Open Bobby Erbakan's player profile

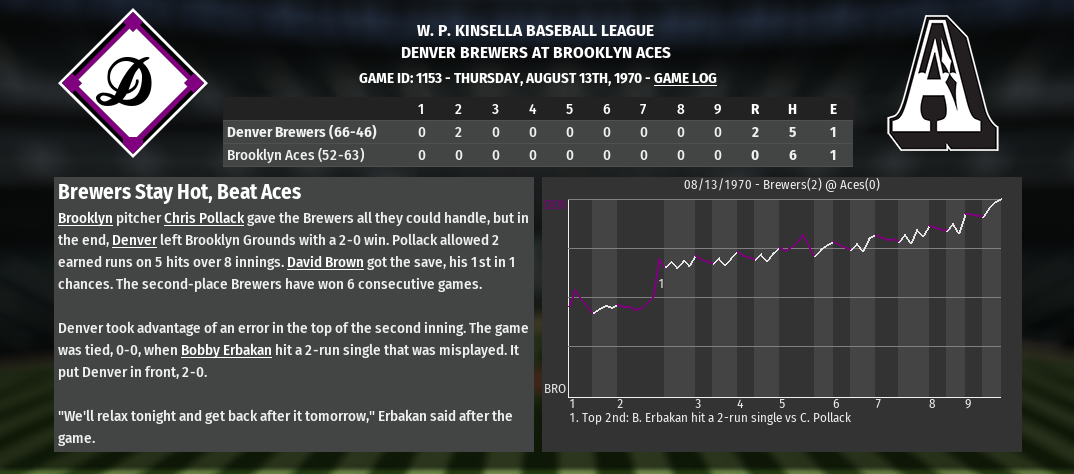(x=226, y=350)
